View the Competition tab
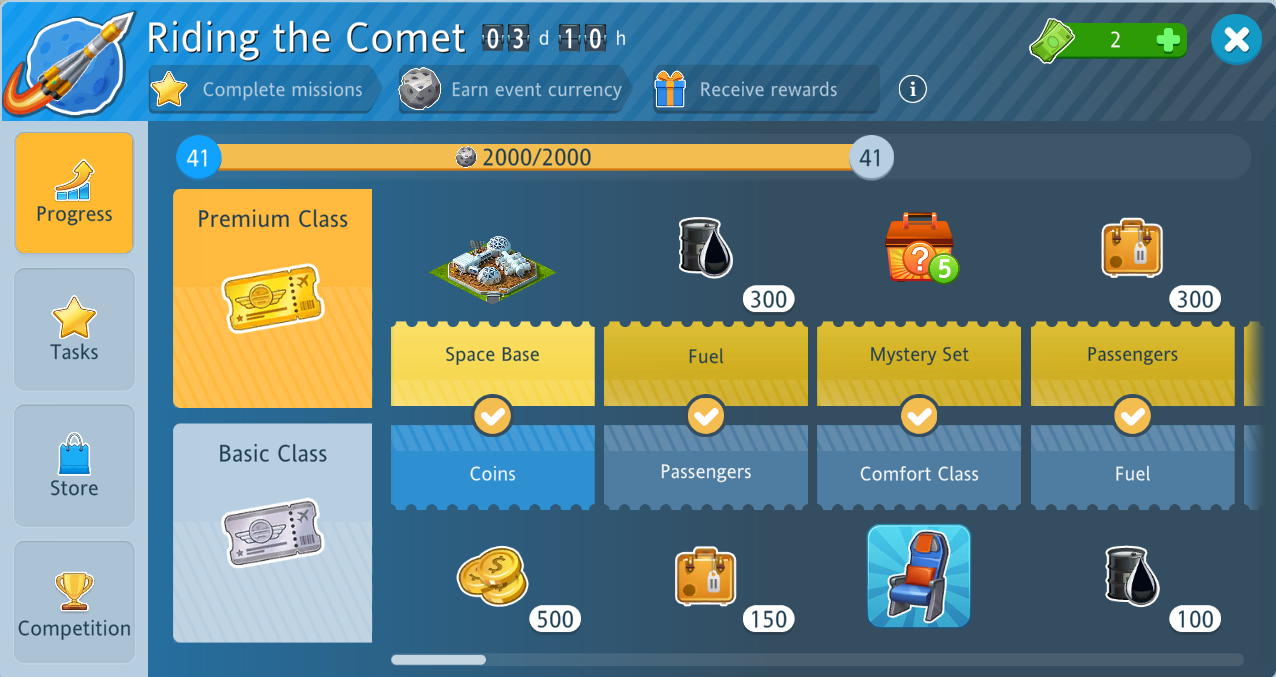The height and width of the screenshot is (677, 1276). click(74, 603)
